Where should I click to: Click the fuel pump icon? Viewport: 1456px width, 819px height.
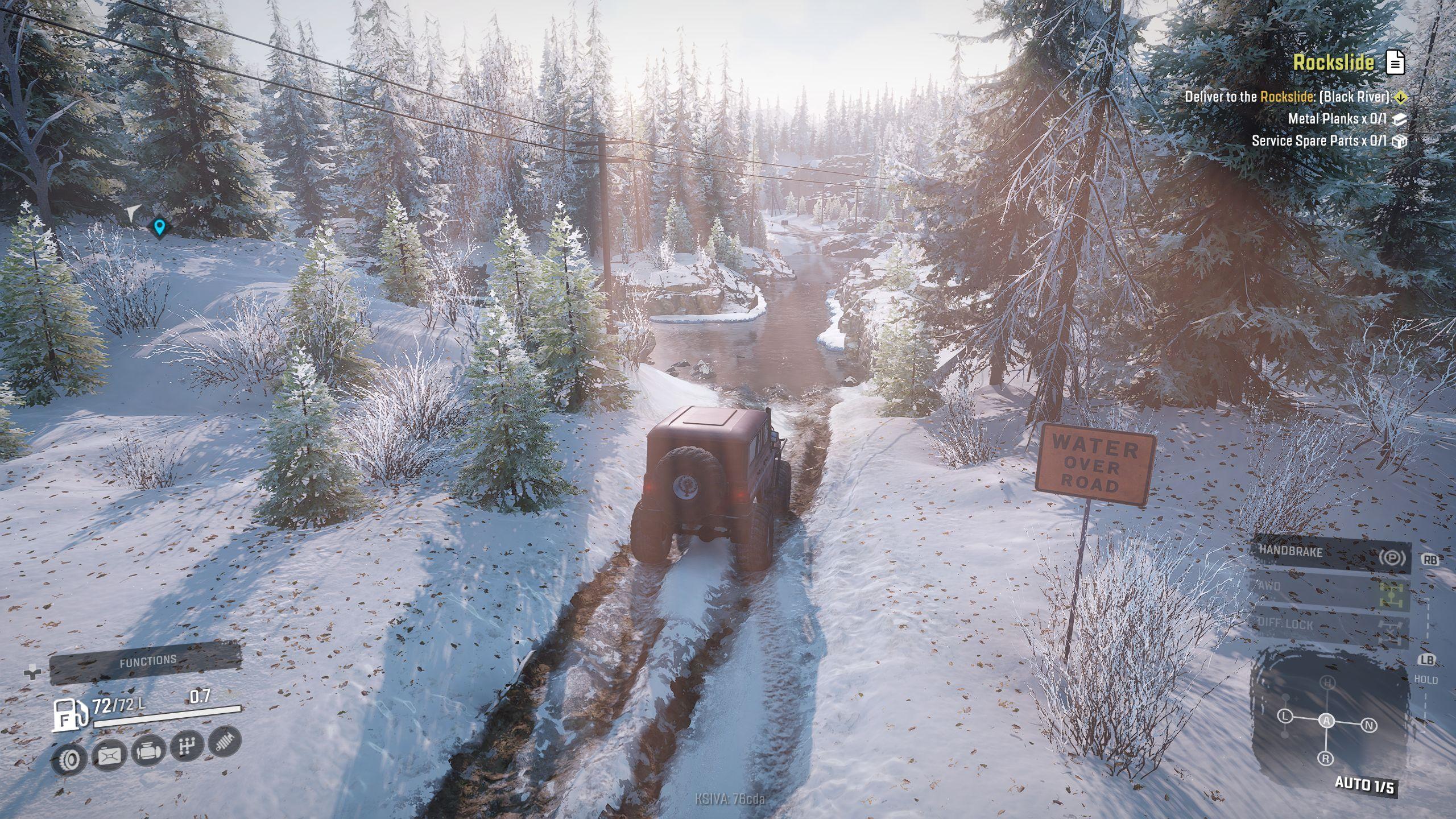[x=70, y=713]
